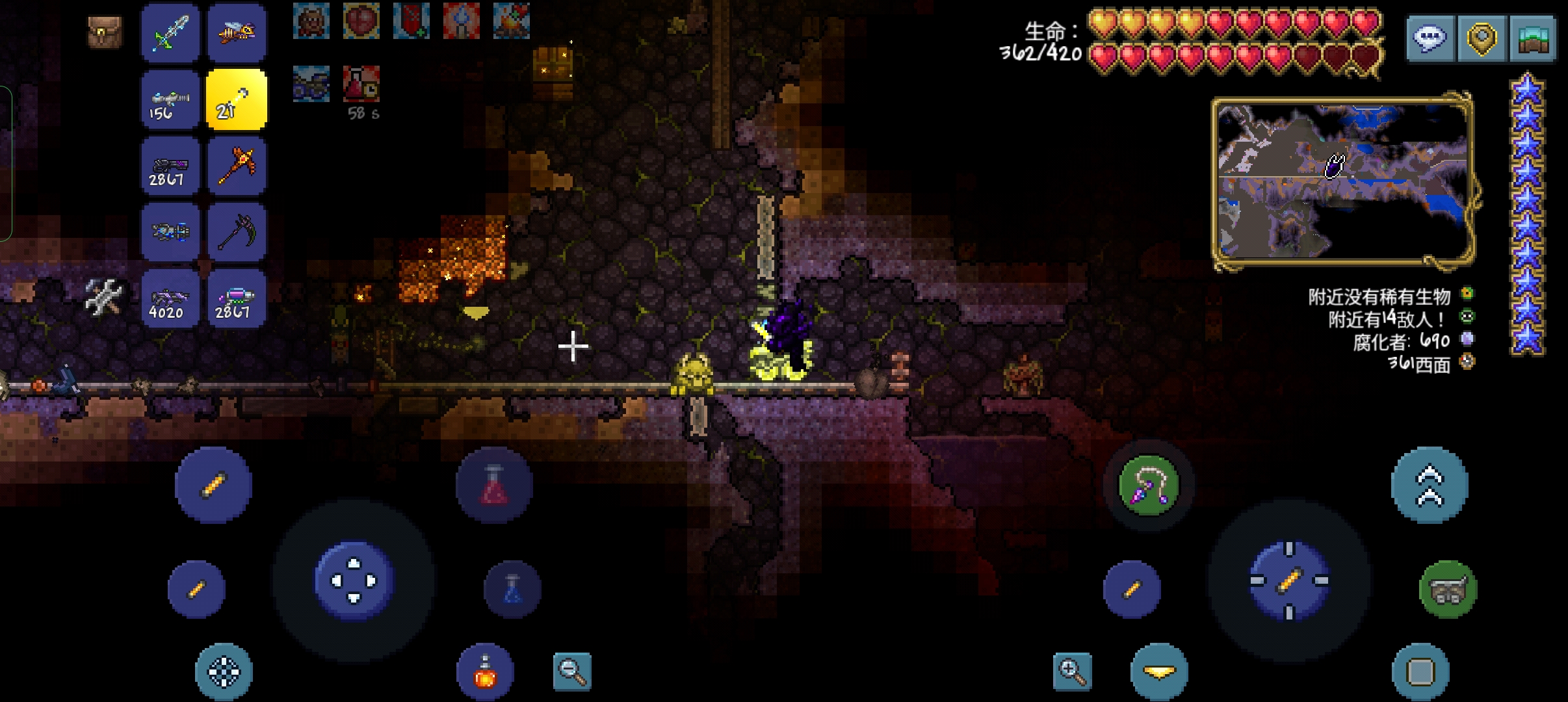Open the crossed tools settings icon
Screen dimensions: 1568x702
pos(105,297)
